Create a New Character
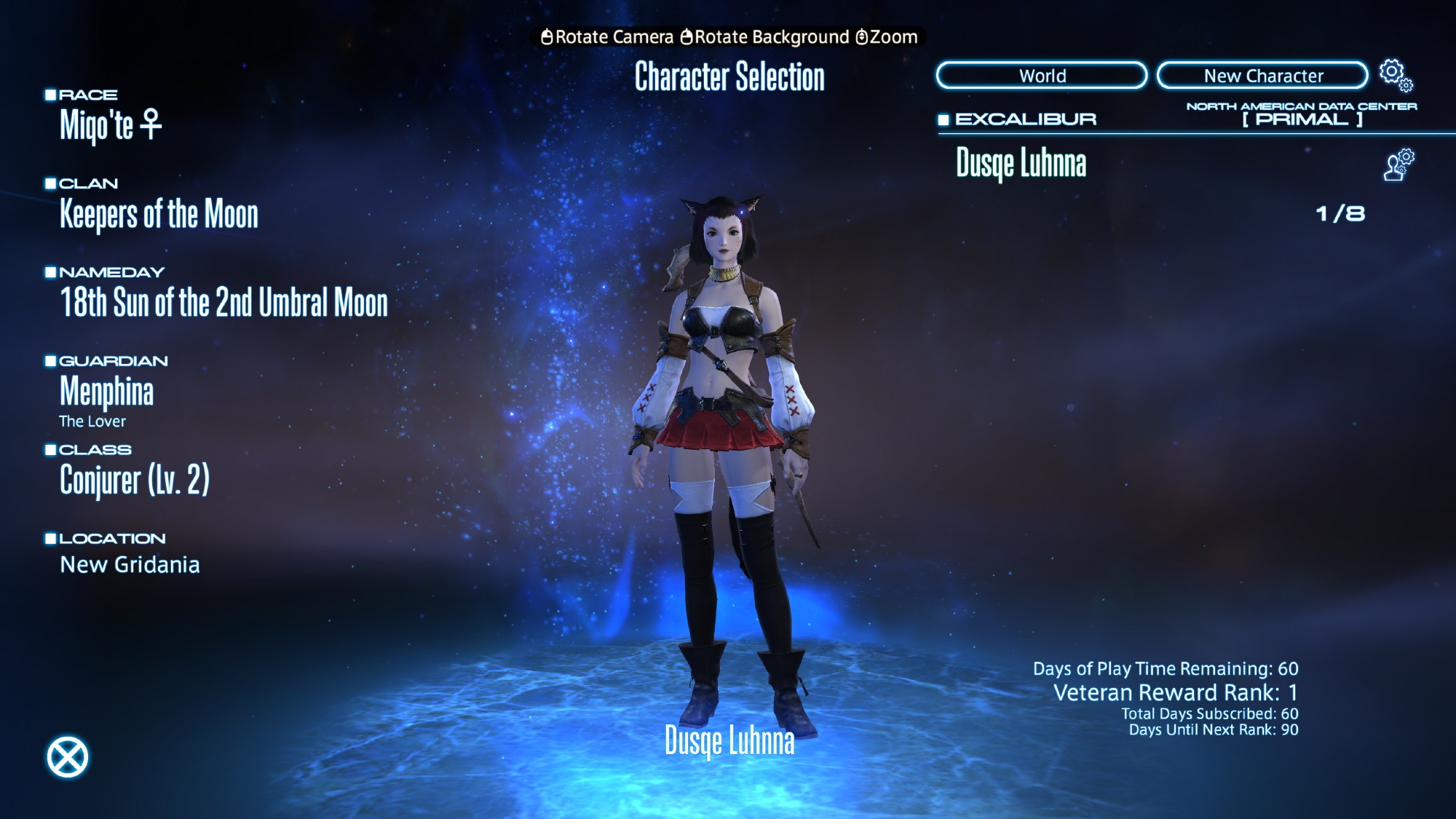This screenshot has width=1456, height=819. (x=1262, y=76)
